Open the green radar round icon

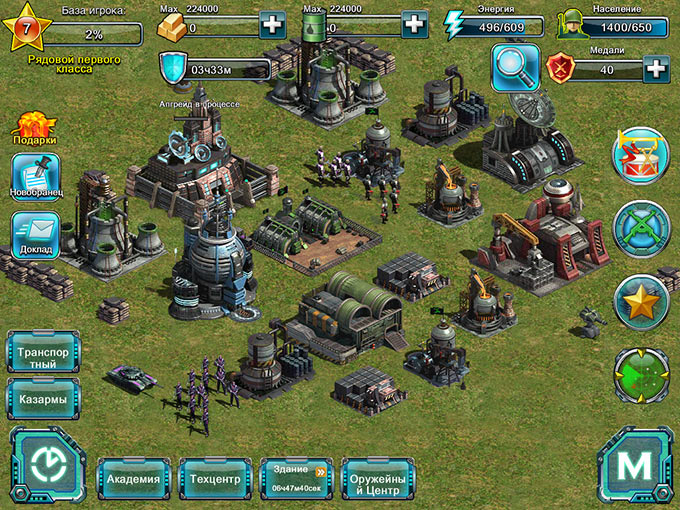pyautogui.click(x=640, y=374)
